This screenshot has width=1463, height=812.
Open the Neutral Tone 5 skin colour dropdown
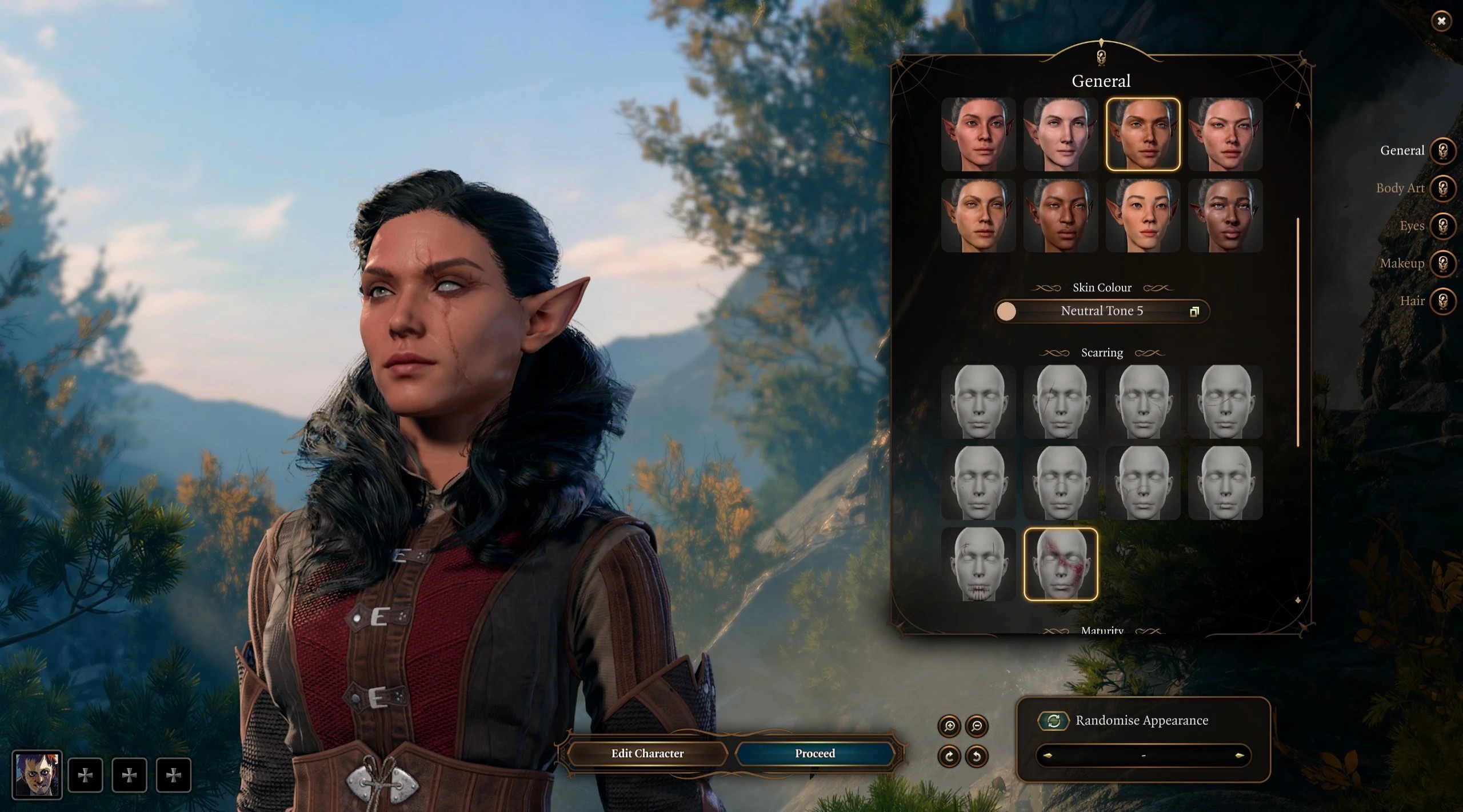pyautogui.click(x=1101, y=311)
